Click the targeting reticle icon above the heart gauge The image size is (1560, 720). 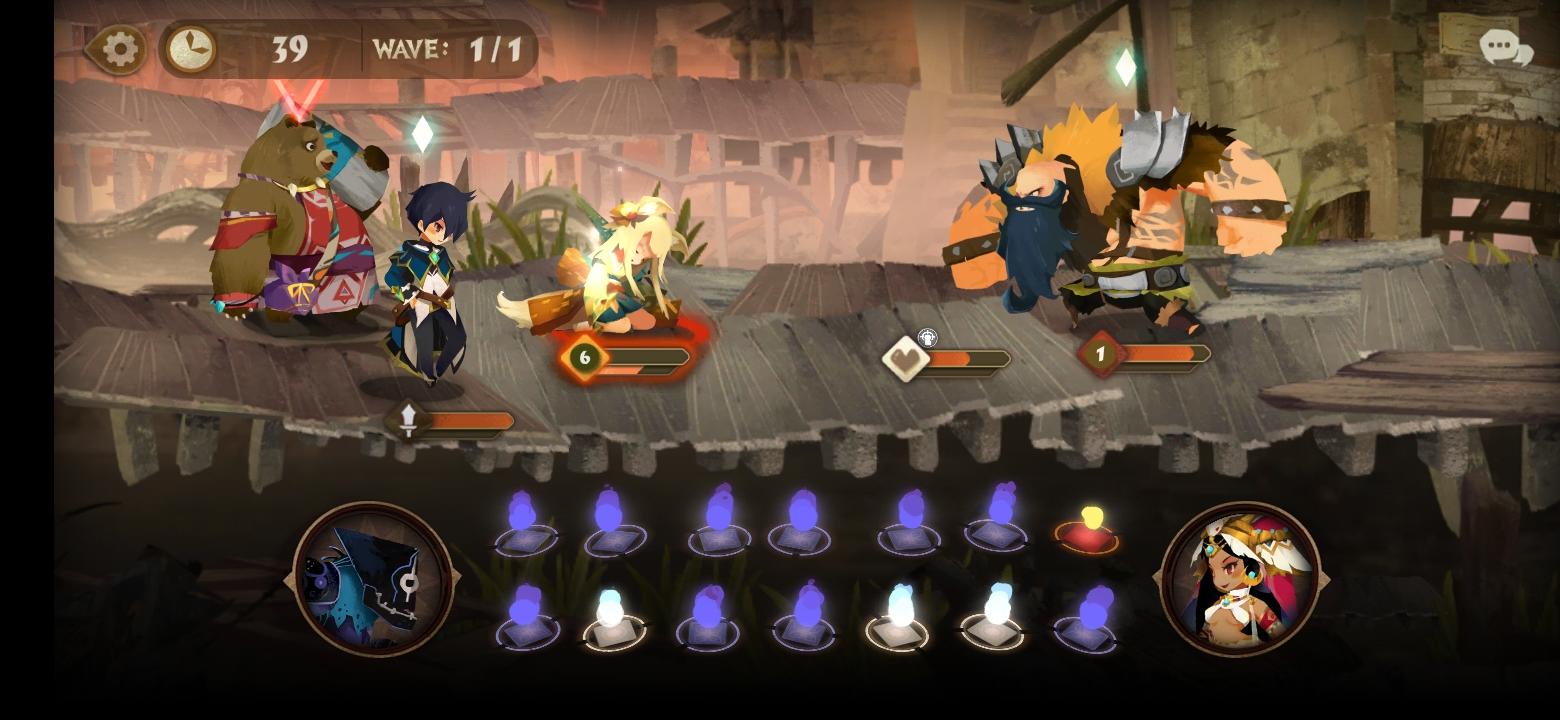pyautogui.click(x=929, y=337)
